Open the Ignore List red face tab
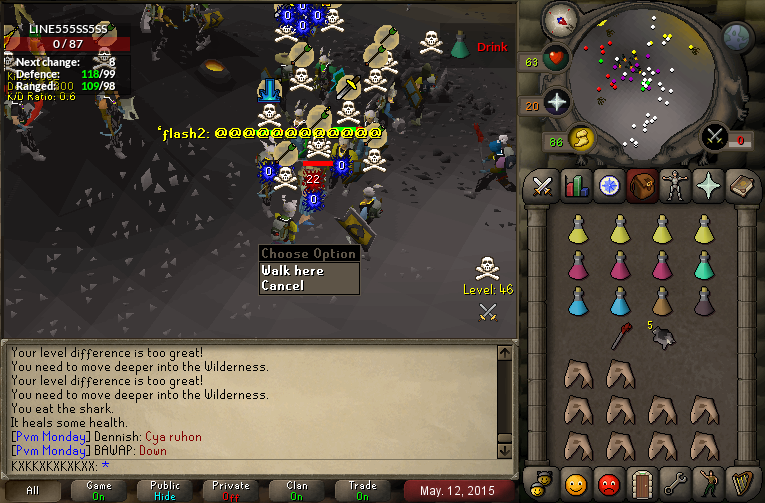765x503 pixels. (607, 483)
